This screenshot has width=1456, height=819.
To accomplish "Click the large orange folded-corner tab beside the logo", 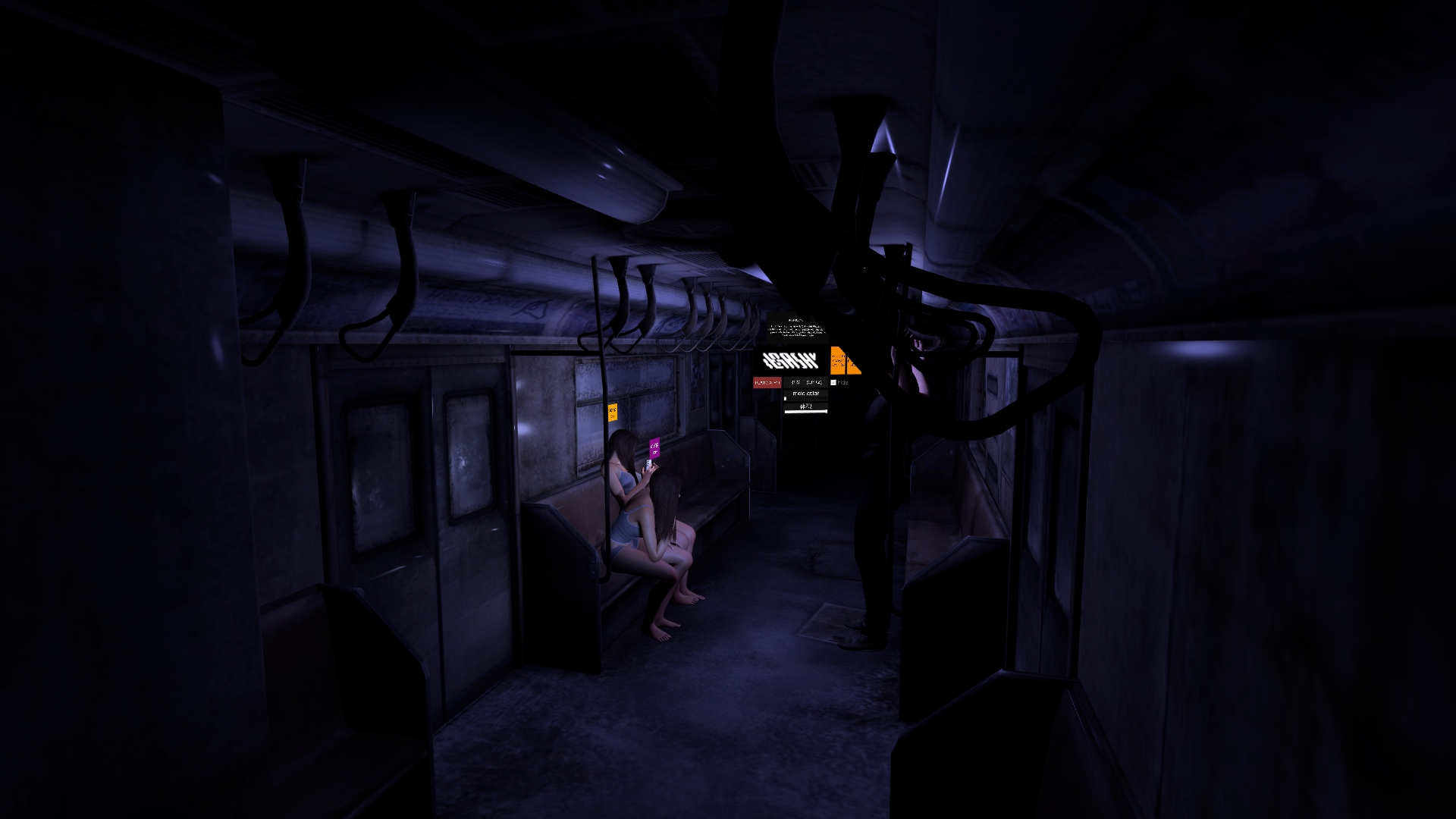I will pos(838,360).
